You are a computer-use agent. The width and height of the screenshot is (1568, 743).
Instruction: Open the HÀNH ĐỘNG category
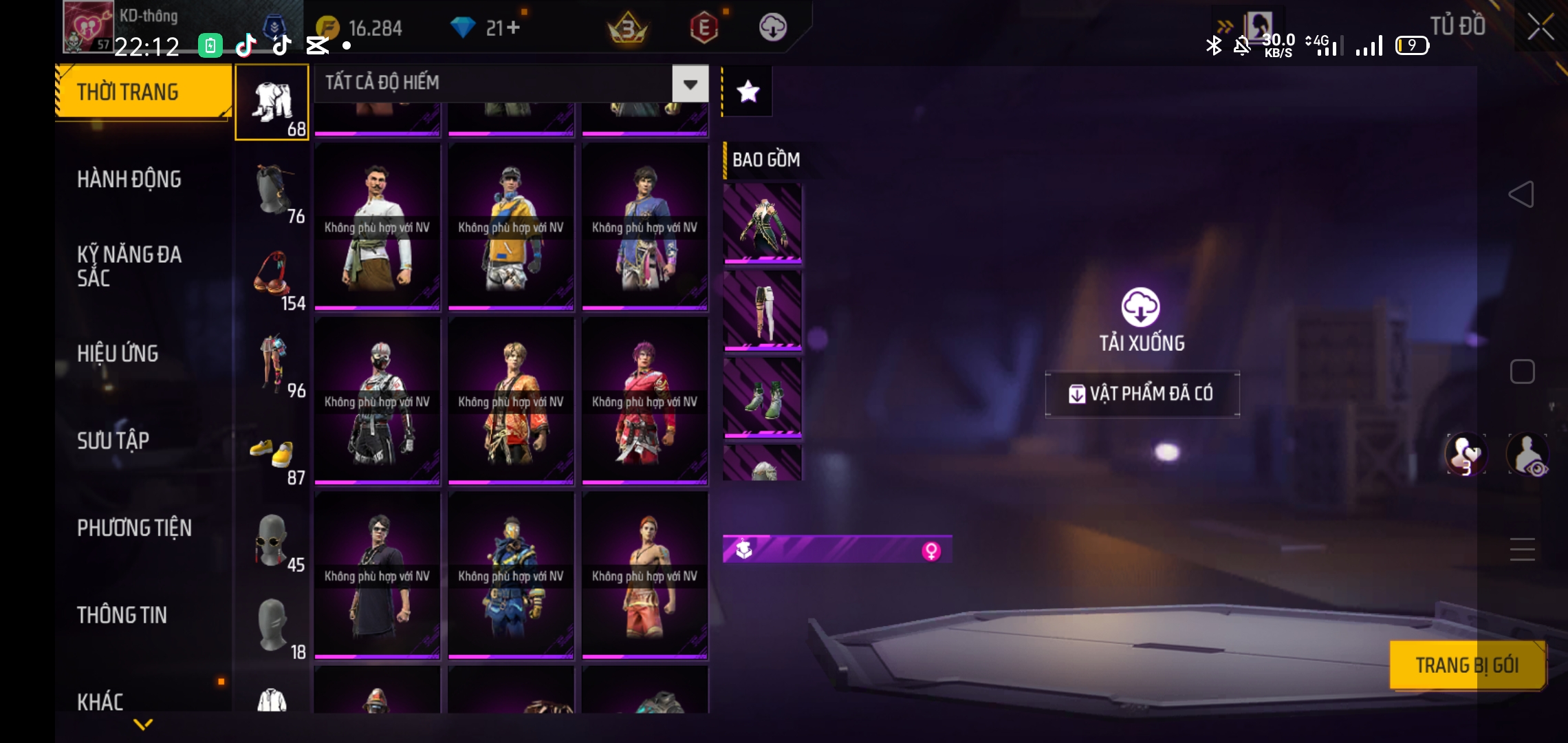coord(129,180)
